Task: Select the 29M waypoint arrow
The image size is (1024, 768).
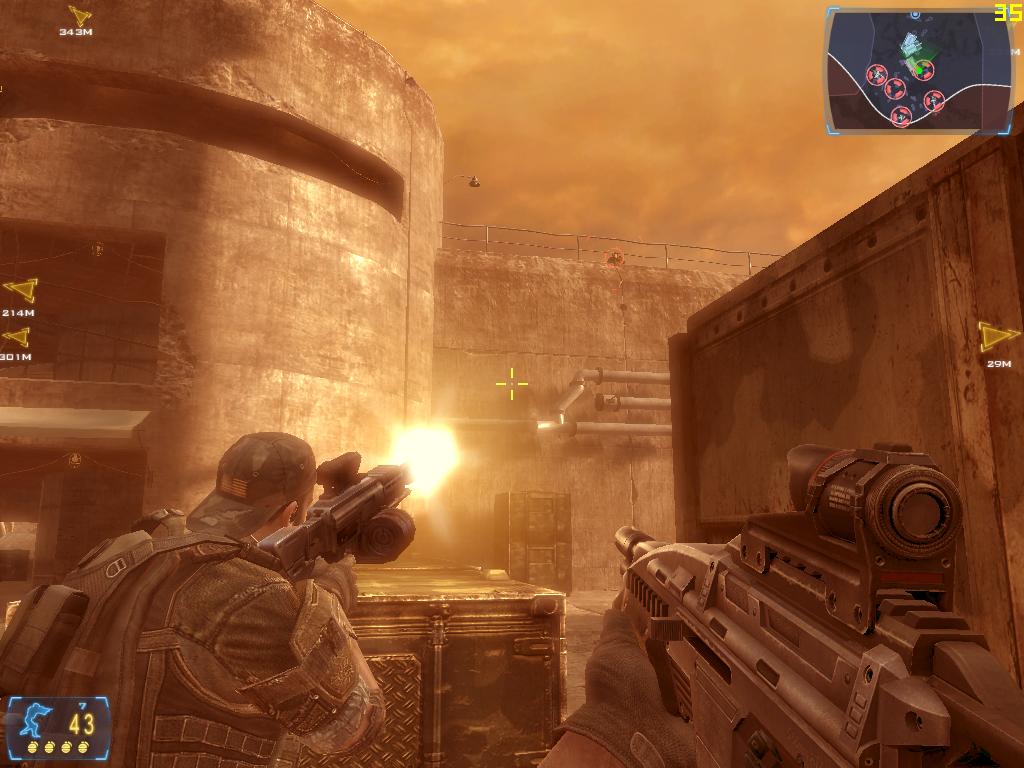Action: point(997,336)
